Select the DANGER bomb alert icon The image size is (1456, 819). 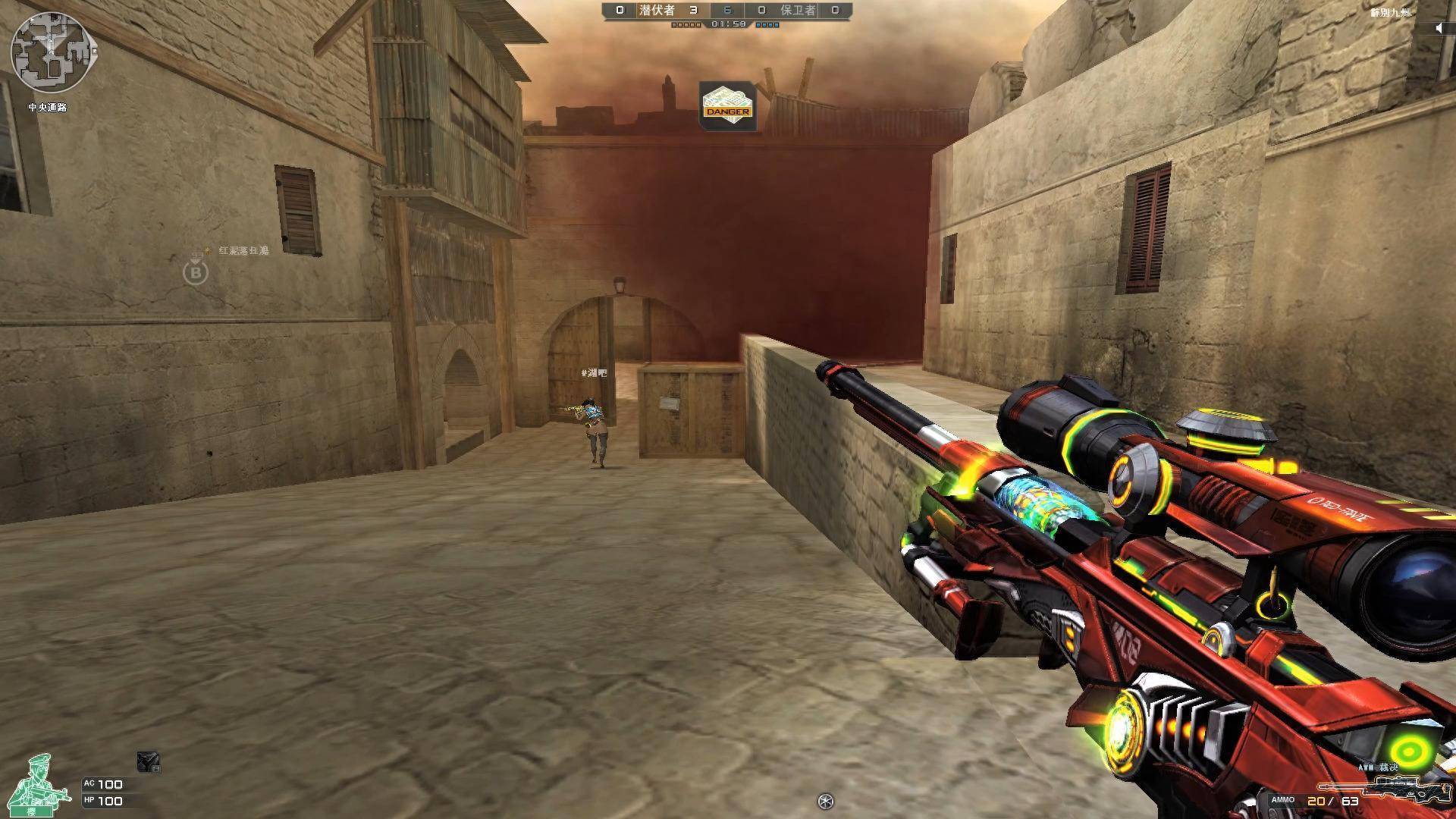(x=727, y=106)
